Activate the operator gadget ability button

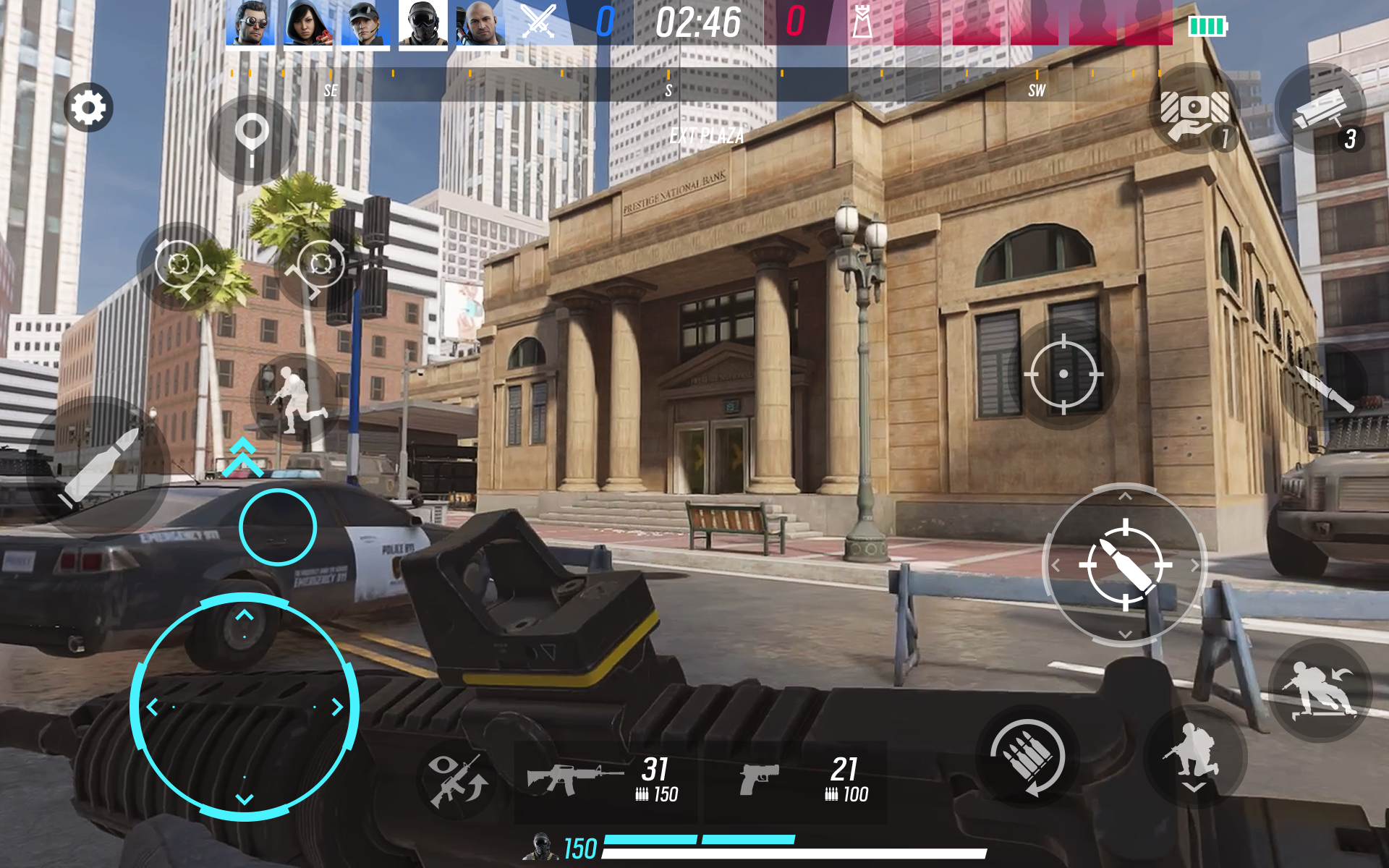point(1194,110)
